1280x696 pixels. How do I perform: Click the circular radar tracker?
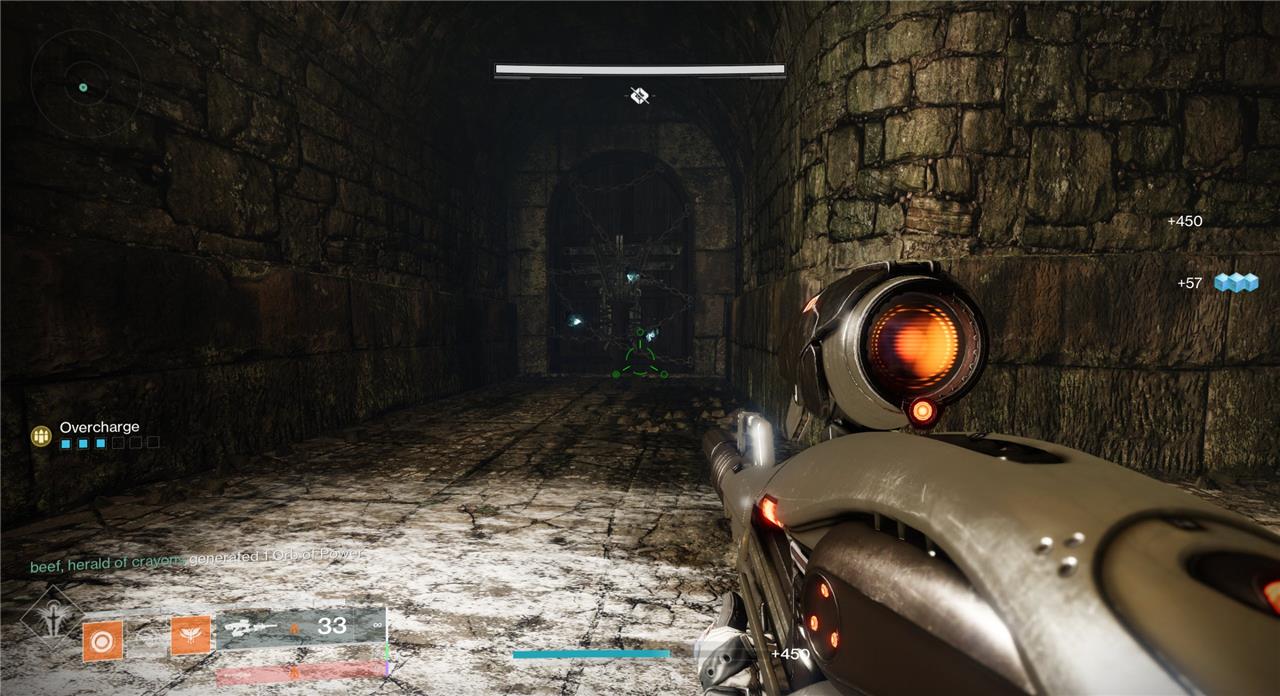click(x=84, y=82)
